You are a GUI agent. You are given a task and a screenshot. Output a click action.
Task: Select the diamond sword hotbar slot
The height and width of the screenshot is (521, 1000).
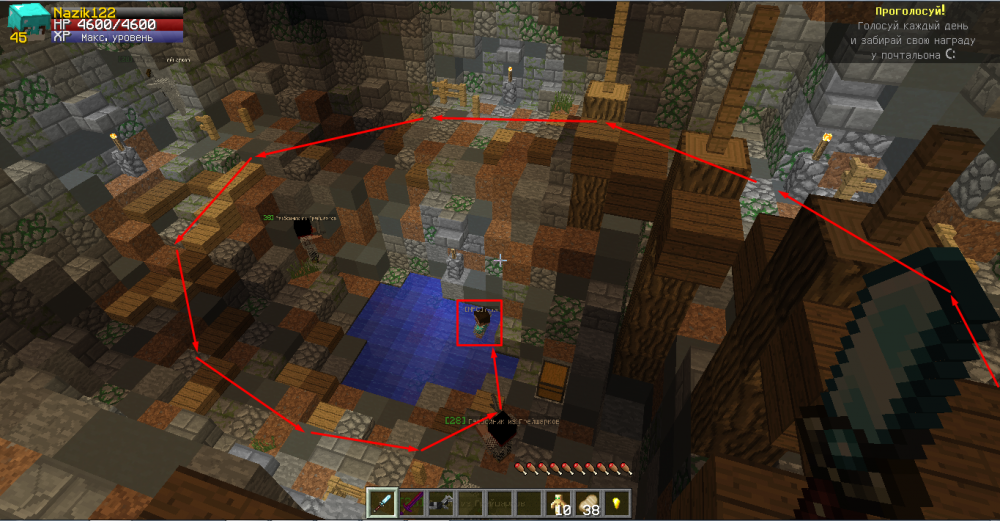383,503
